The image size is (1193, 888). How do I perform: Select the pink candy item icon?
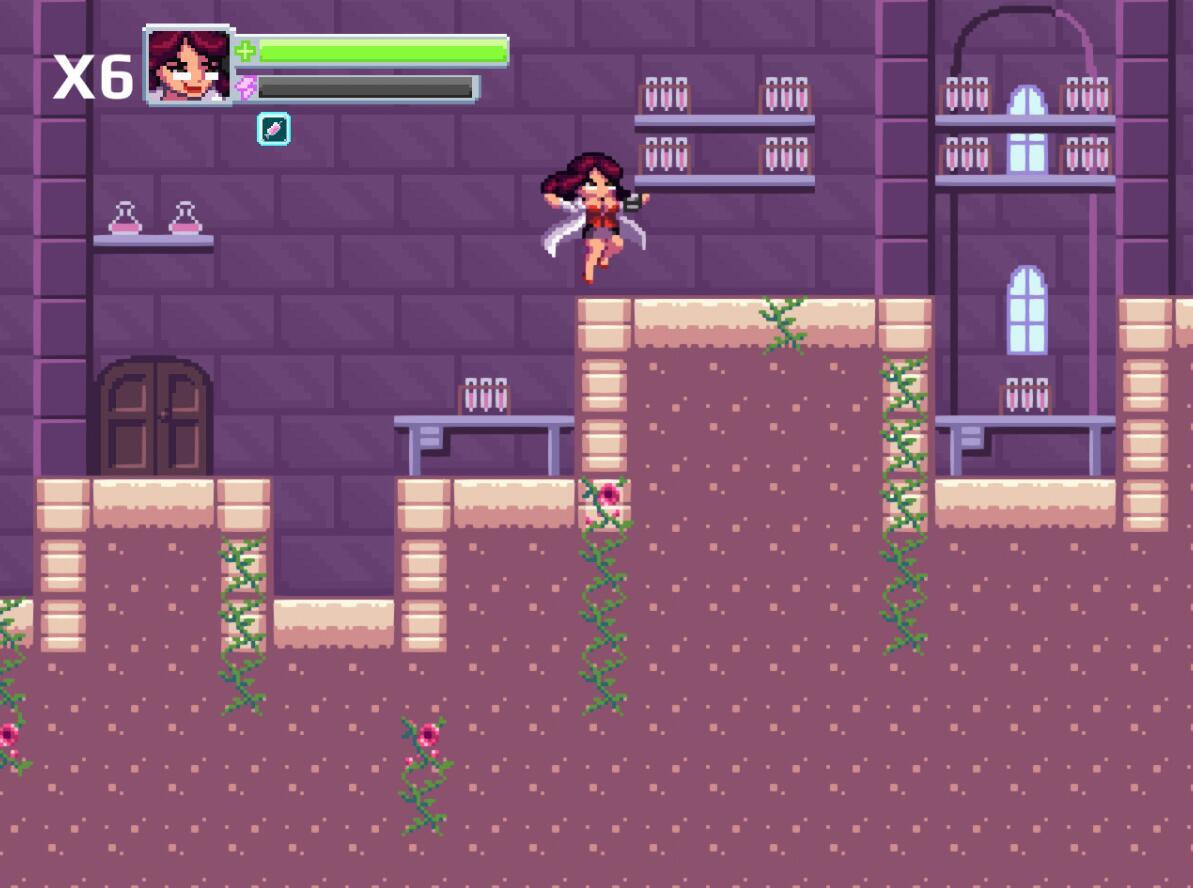pos(273,128)
